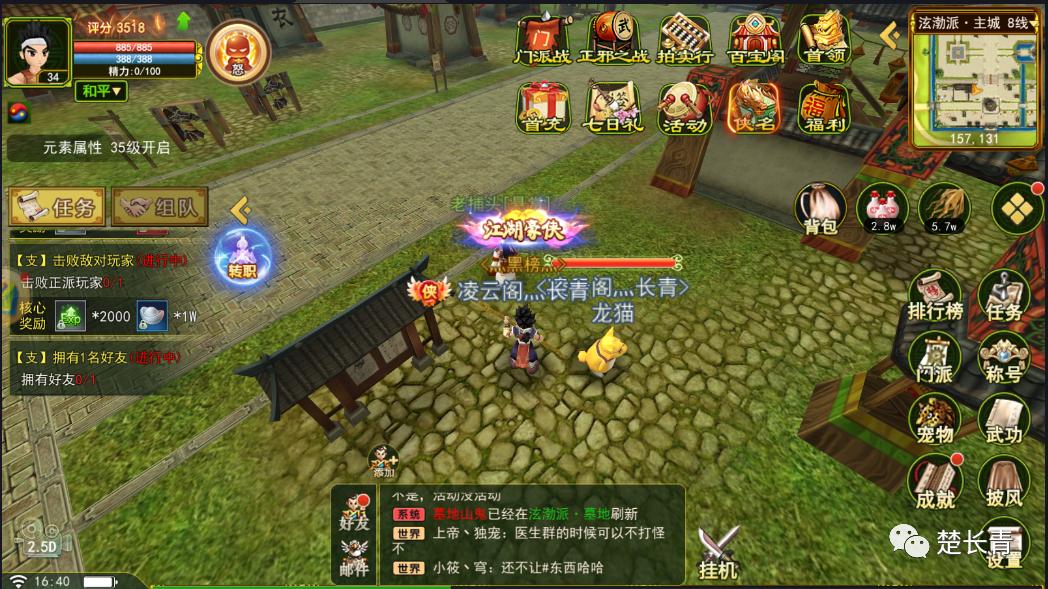Open the 背包 bag inventory
This screenshot has height=589, width=1048.
820,208
